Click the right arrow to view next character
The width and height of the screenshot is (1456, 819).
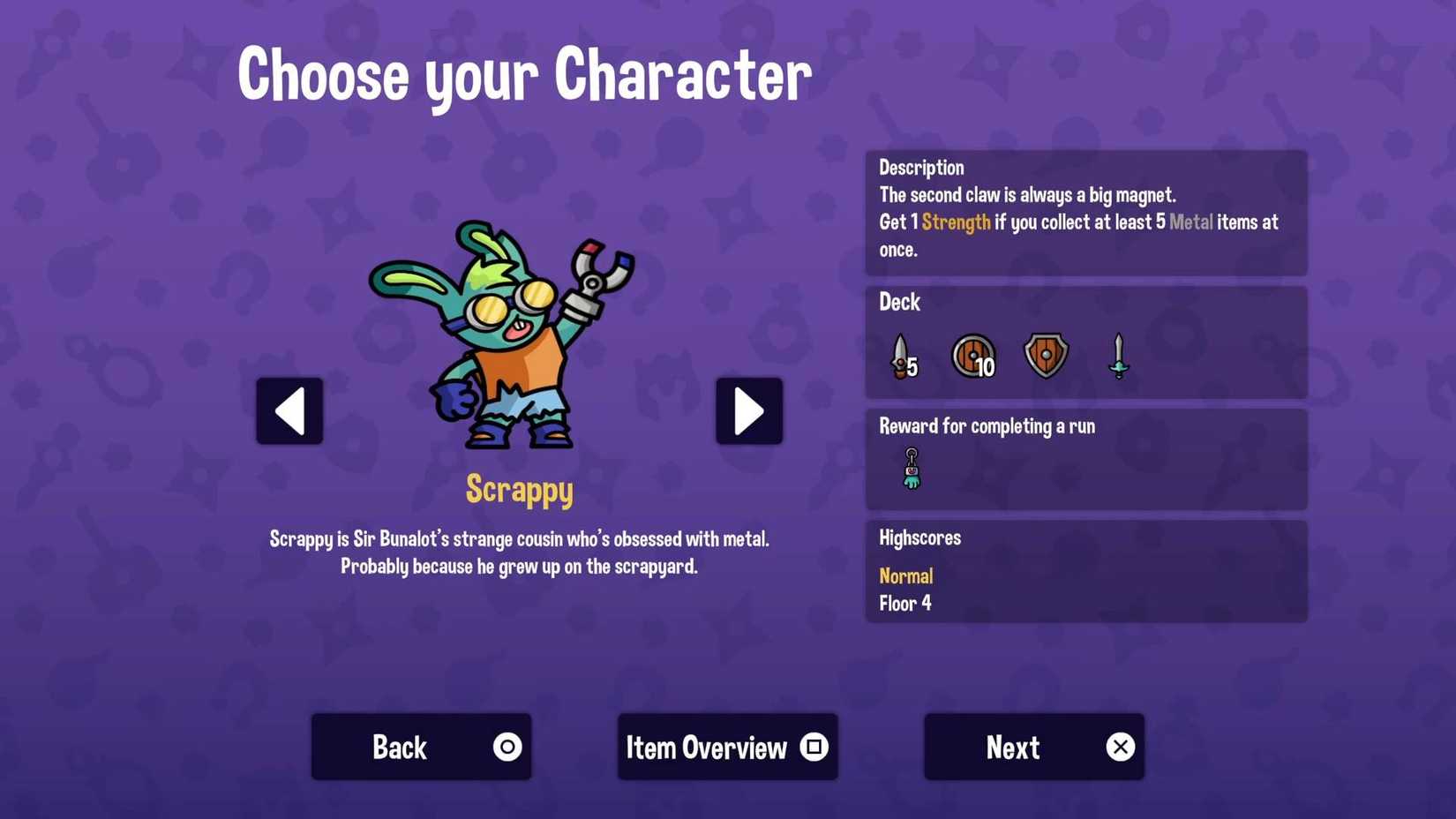coord(748,410)
